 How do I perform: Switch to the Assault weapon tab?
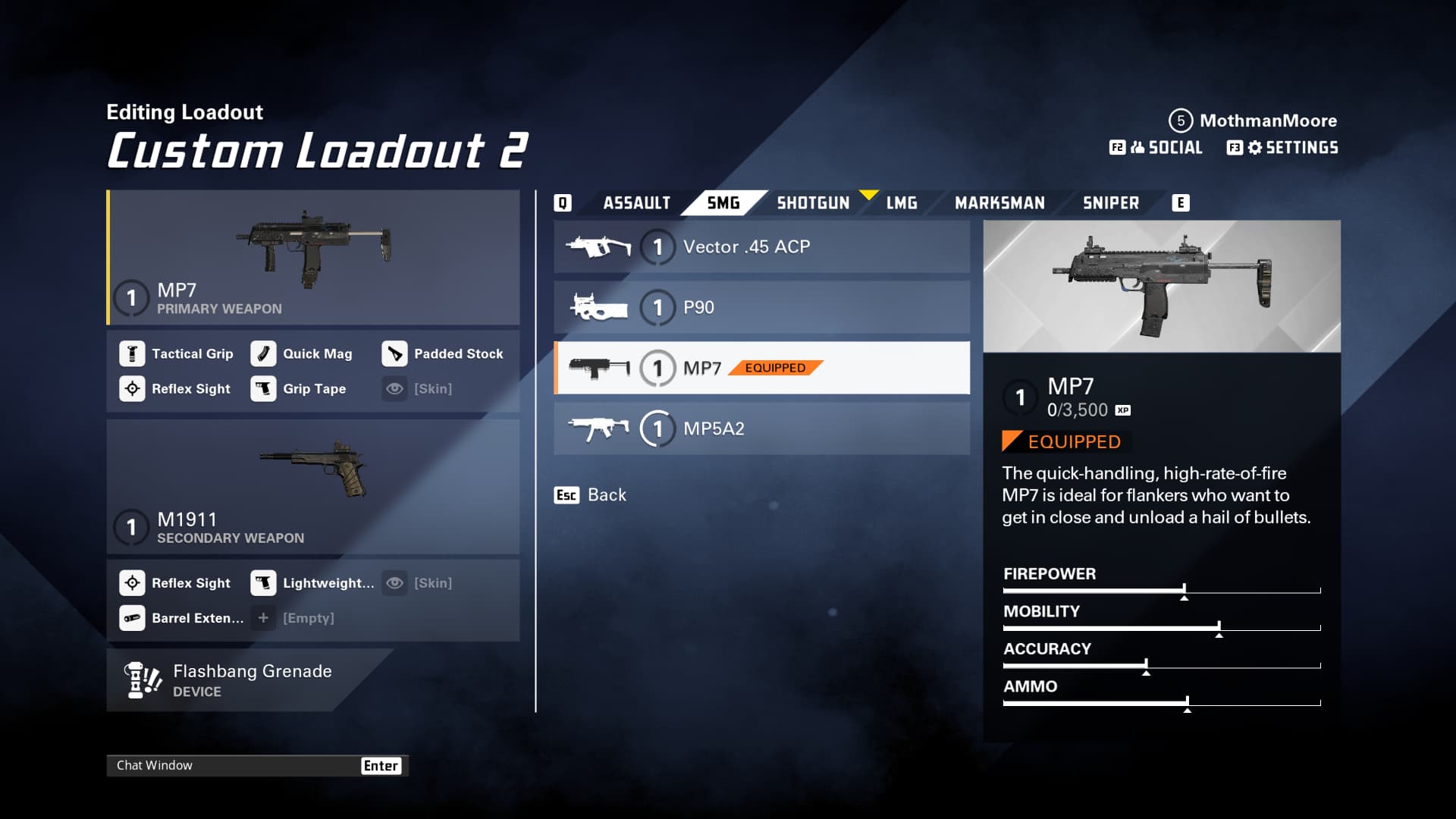[x=636, y=203]
